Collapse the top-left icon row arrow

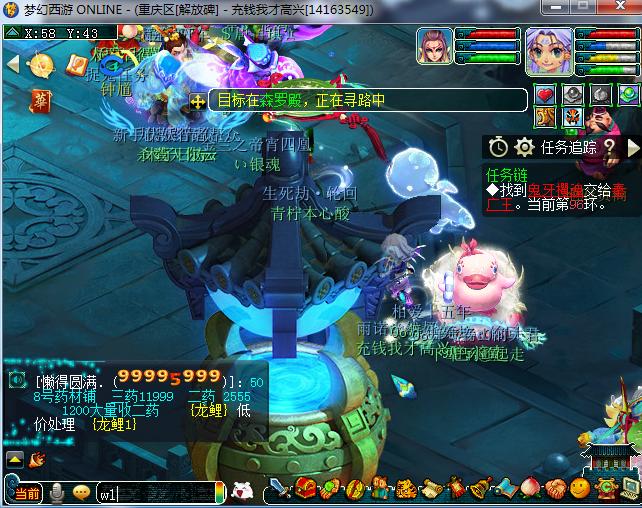[x=12, y=65]
